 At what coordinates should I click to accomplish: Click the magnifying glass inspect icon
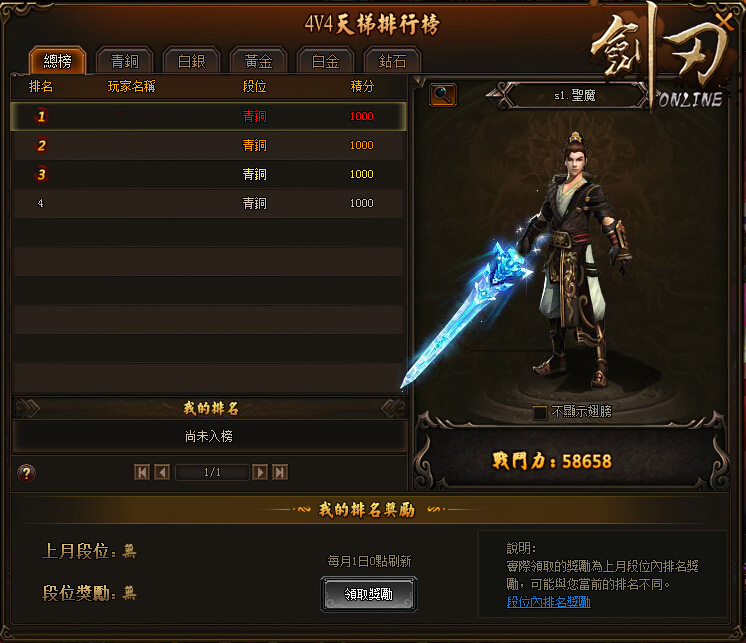click(x=443, y=95)
